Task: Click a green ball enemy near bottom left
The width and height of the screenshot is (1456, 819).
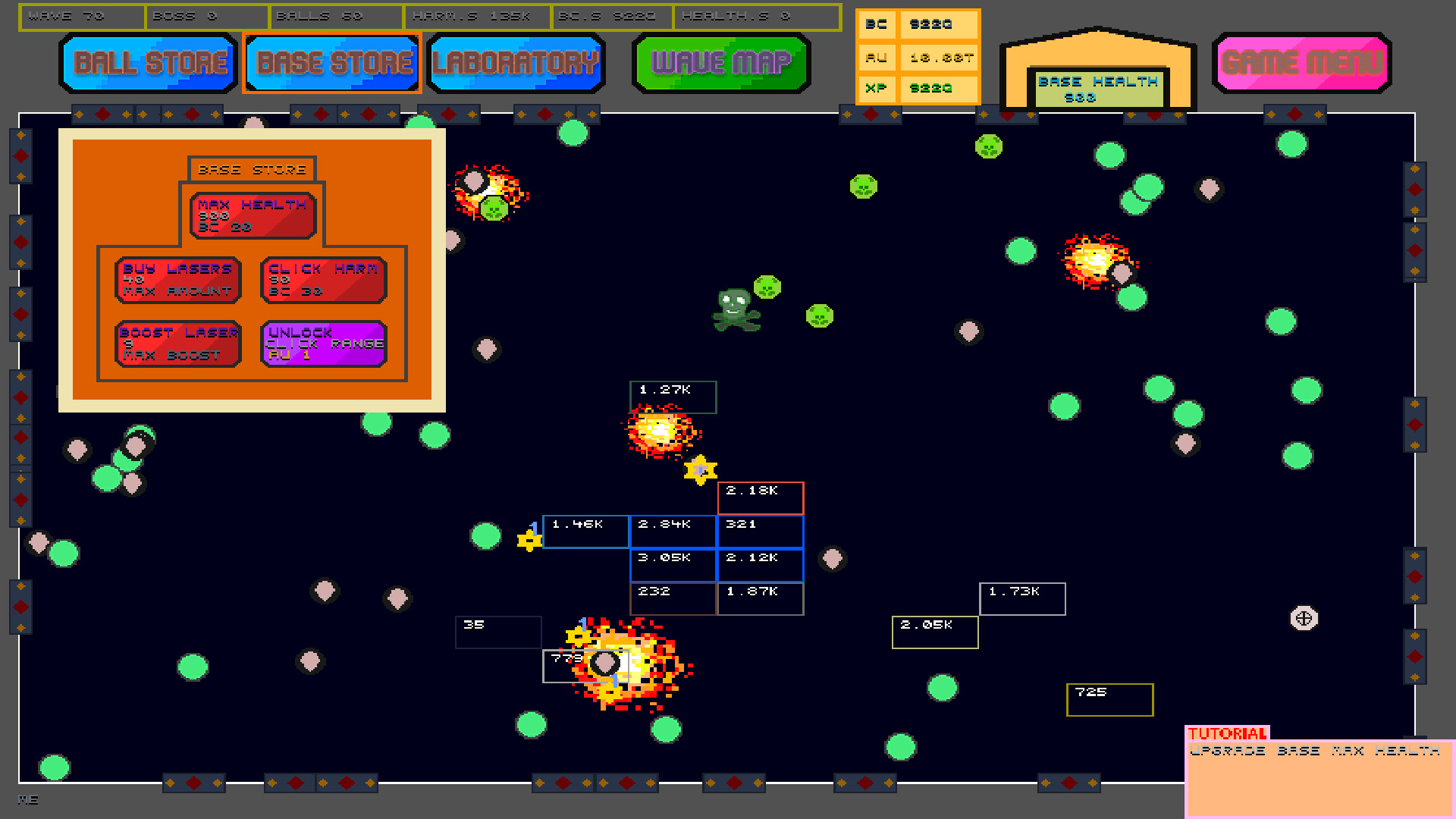Action: point(193,667)
